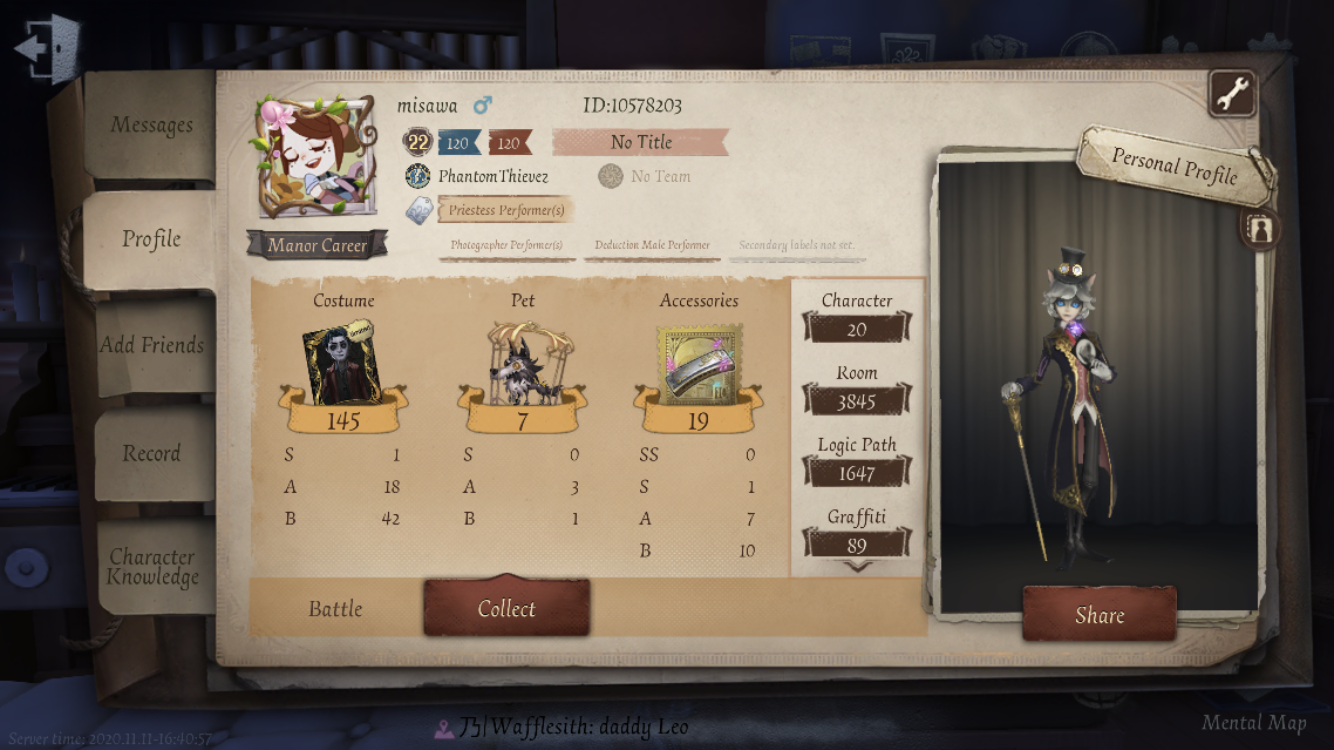Select the misawa player avatar portrait
1334x750 pixels.
(x=316, y=156)
